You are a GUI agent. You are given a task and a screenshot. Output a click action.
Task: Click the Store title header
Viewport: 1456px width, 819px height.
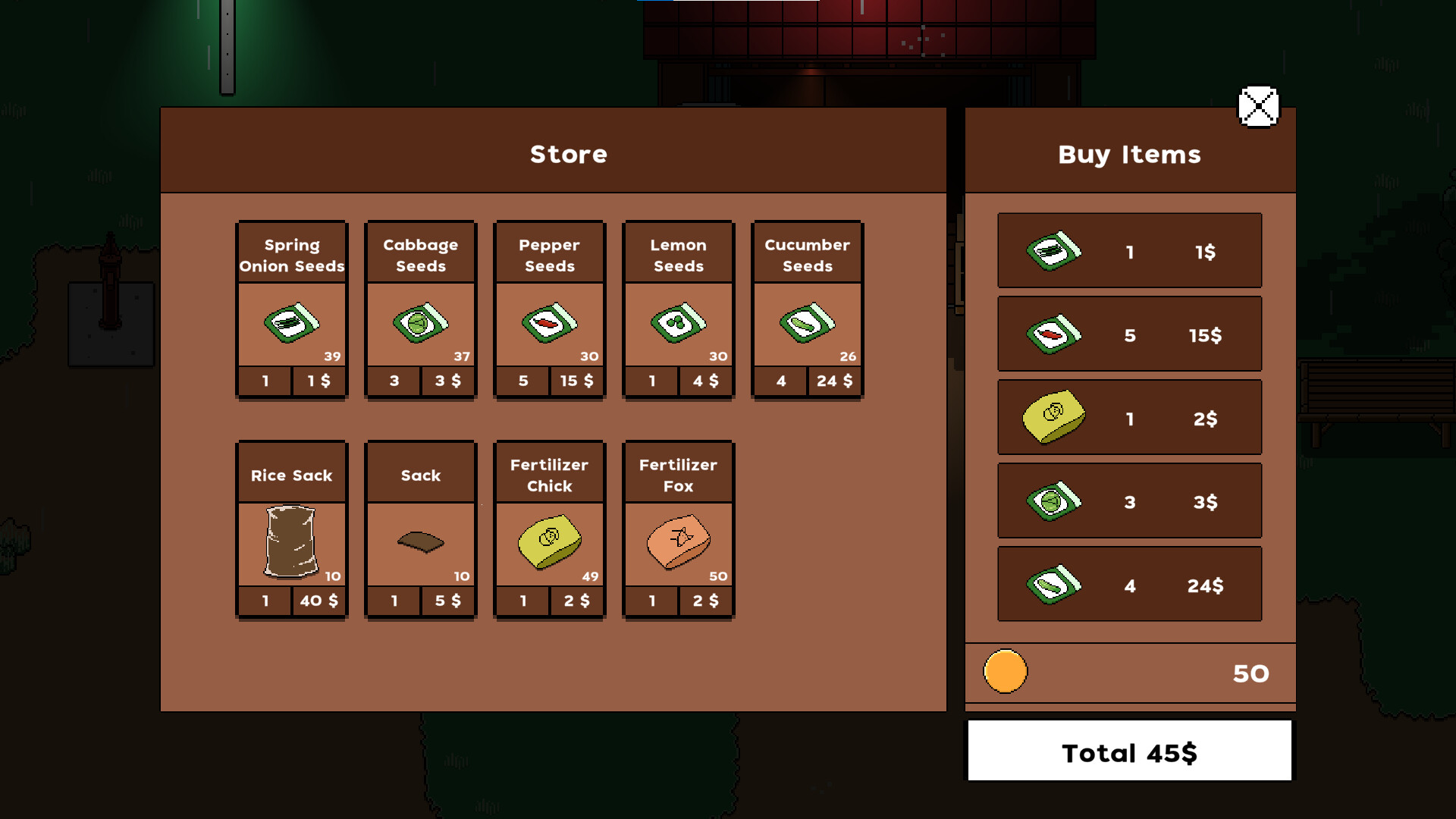[x=568, y=154]
